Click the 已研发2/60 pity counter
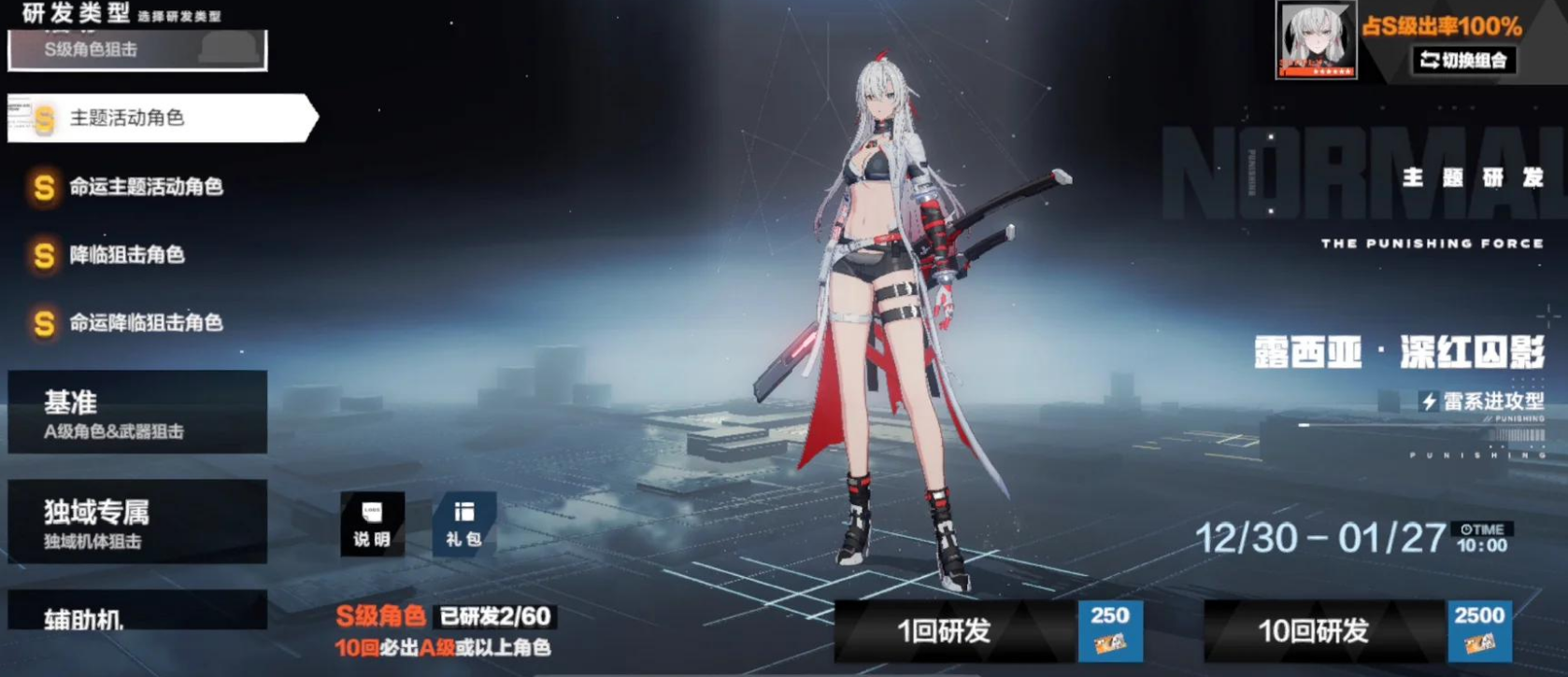The height and width of the screenshot is (677, 1568). pyautogui.click(x=496, y=616)
